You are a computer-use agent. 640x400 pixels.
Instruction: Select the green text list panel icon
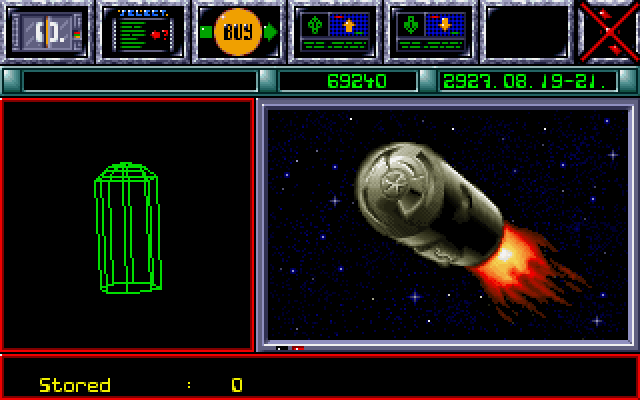(x=142, y=31)
